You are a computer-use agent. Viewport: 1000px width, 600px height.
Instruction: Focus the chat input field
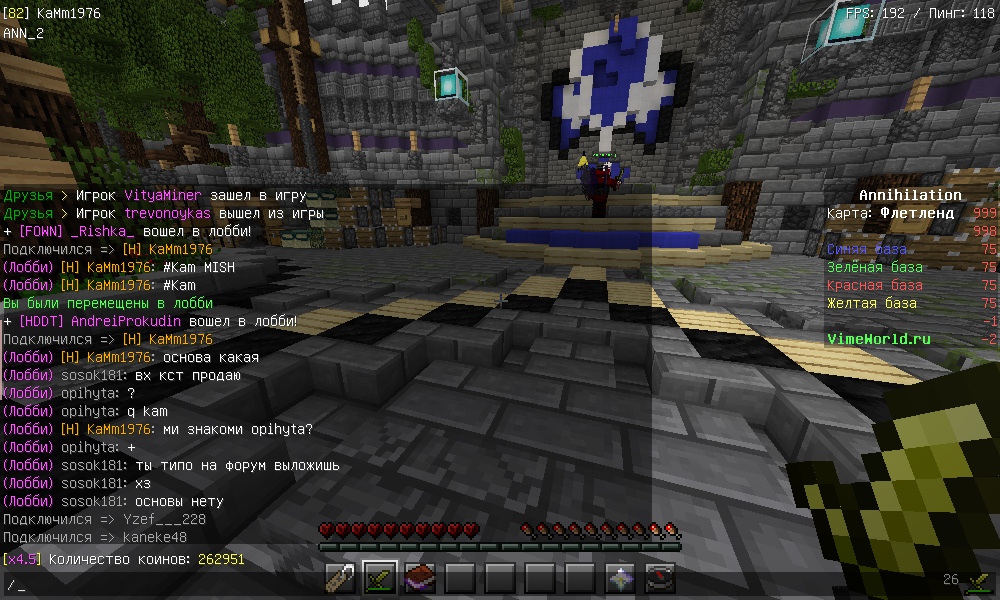400,584
